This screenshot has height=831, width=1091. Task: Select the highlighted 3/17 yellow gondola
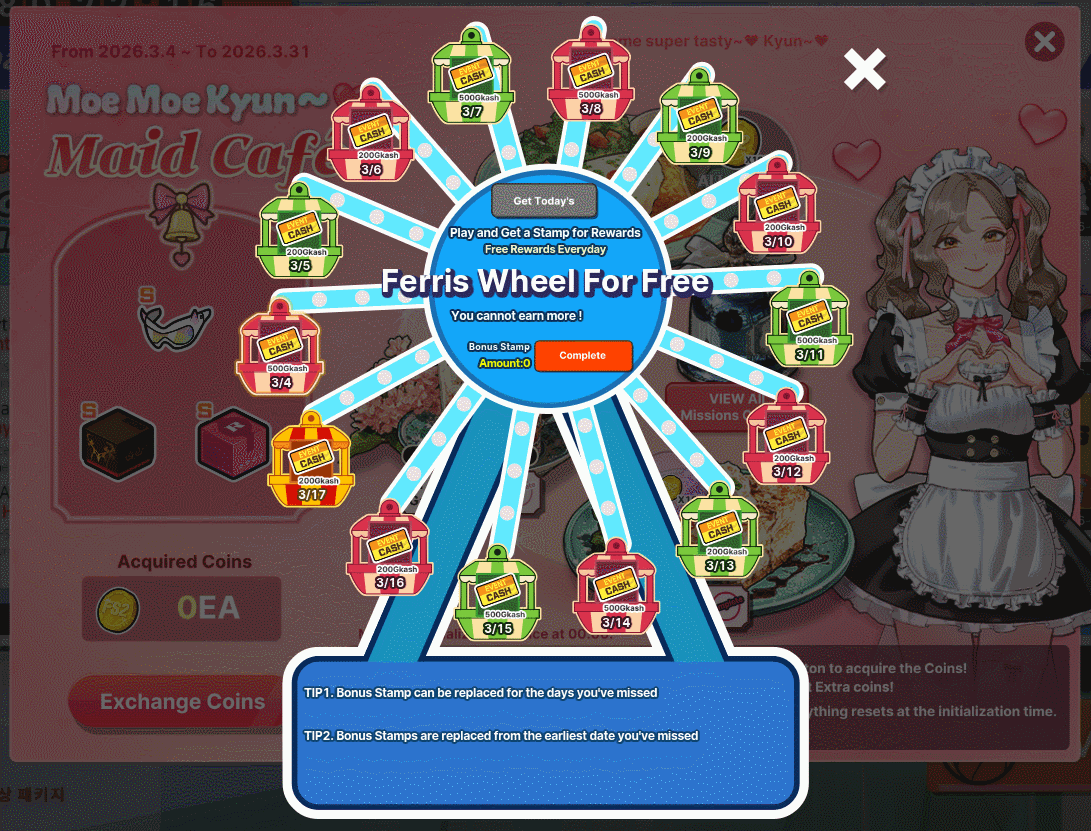pyautogui.click(x=311, y=463)
